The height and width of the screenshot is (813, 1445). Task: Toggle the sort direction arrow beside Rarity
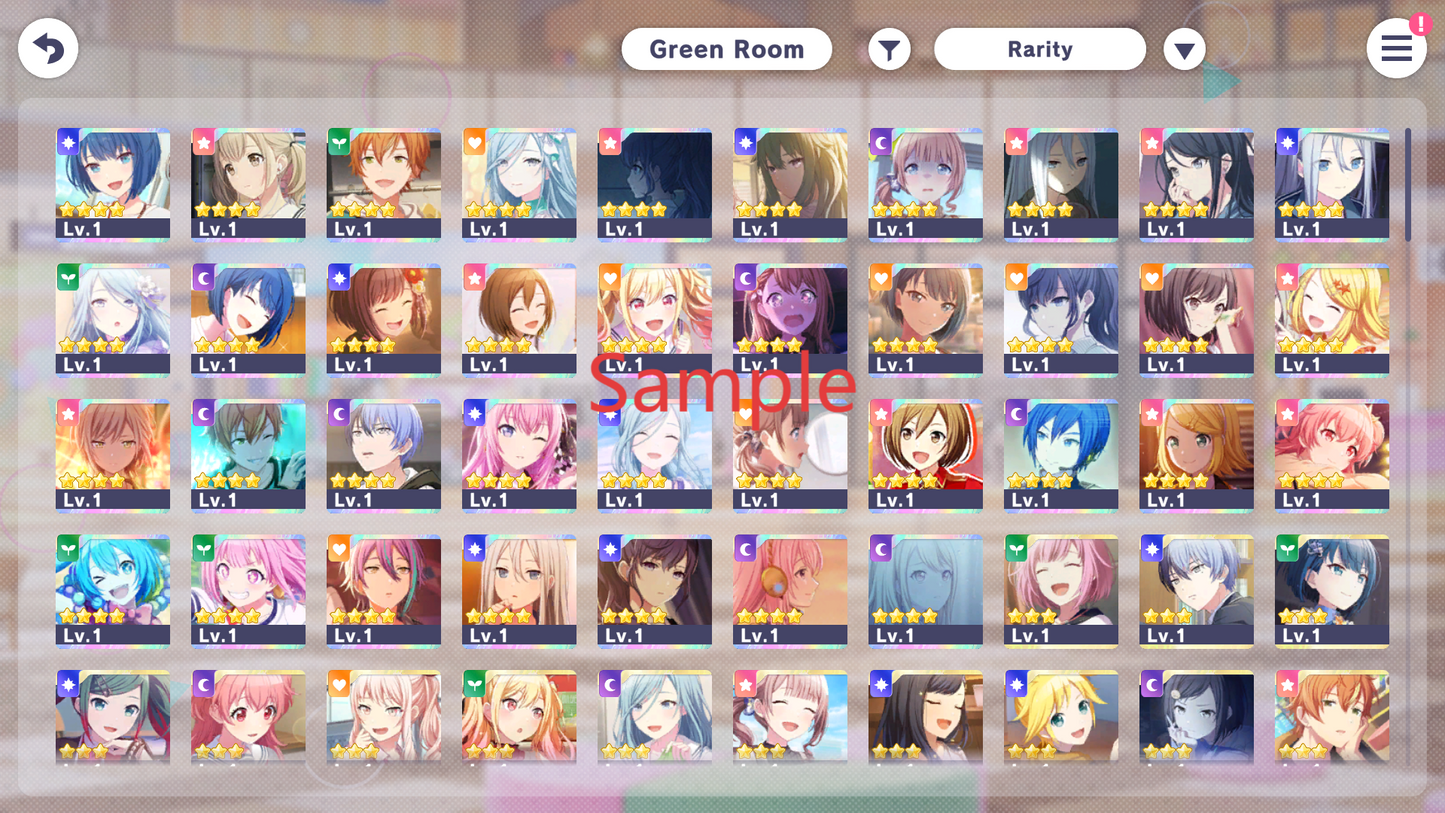click(x=1184, y=48)
